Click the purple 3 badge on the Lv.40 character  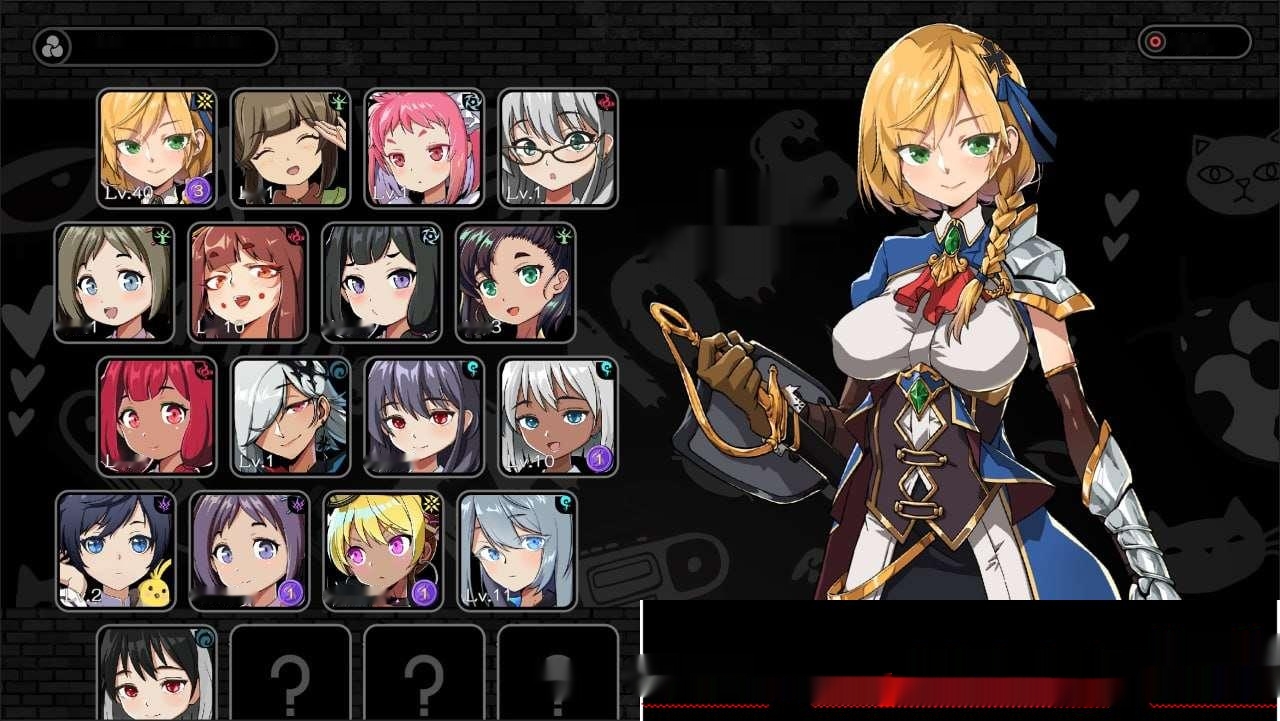click(x=198, y=188)
